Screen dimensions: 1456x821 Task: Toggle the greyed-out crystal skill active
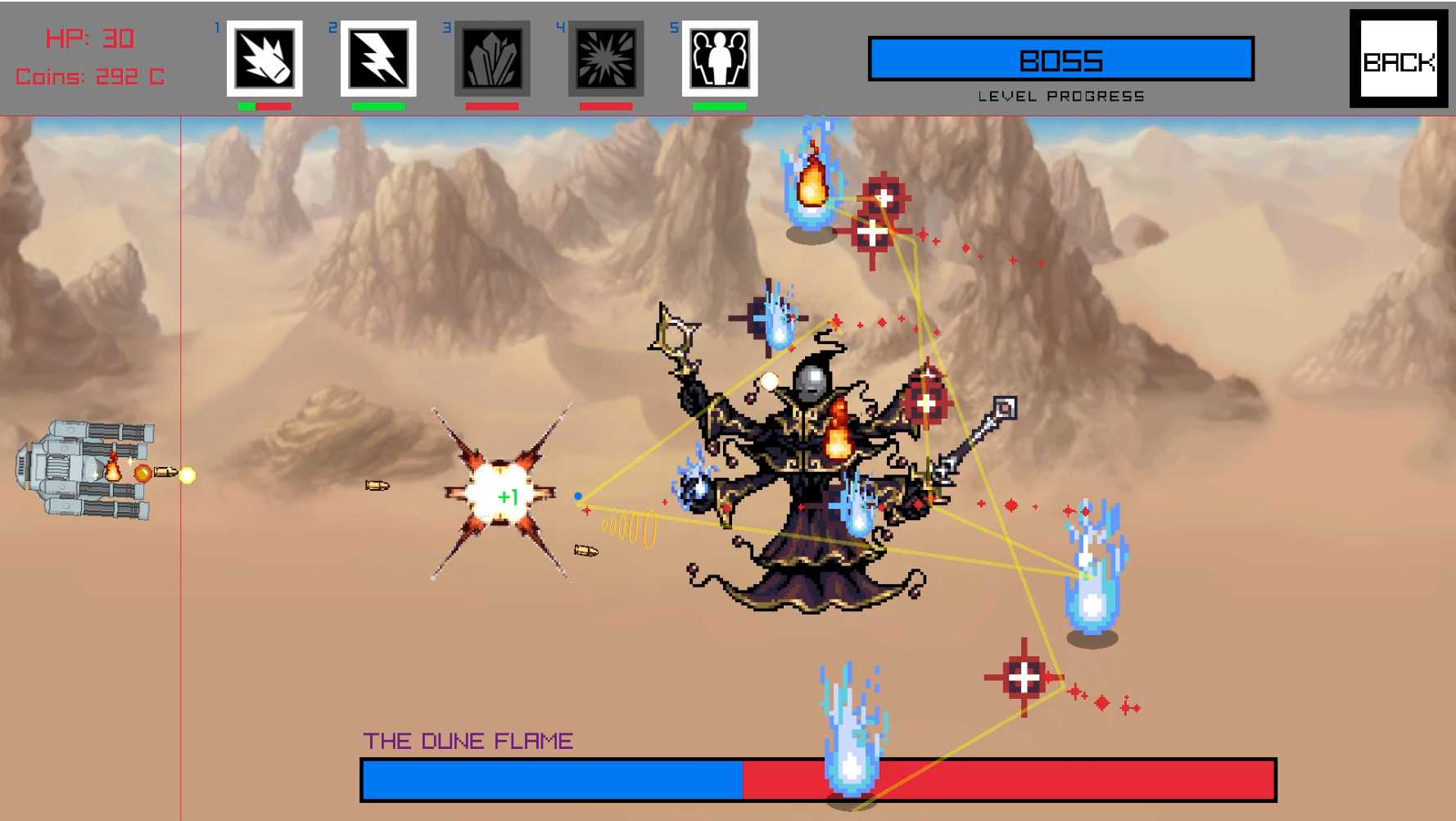click(491, 58)
